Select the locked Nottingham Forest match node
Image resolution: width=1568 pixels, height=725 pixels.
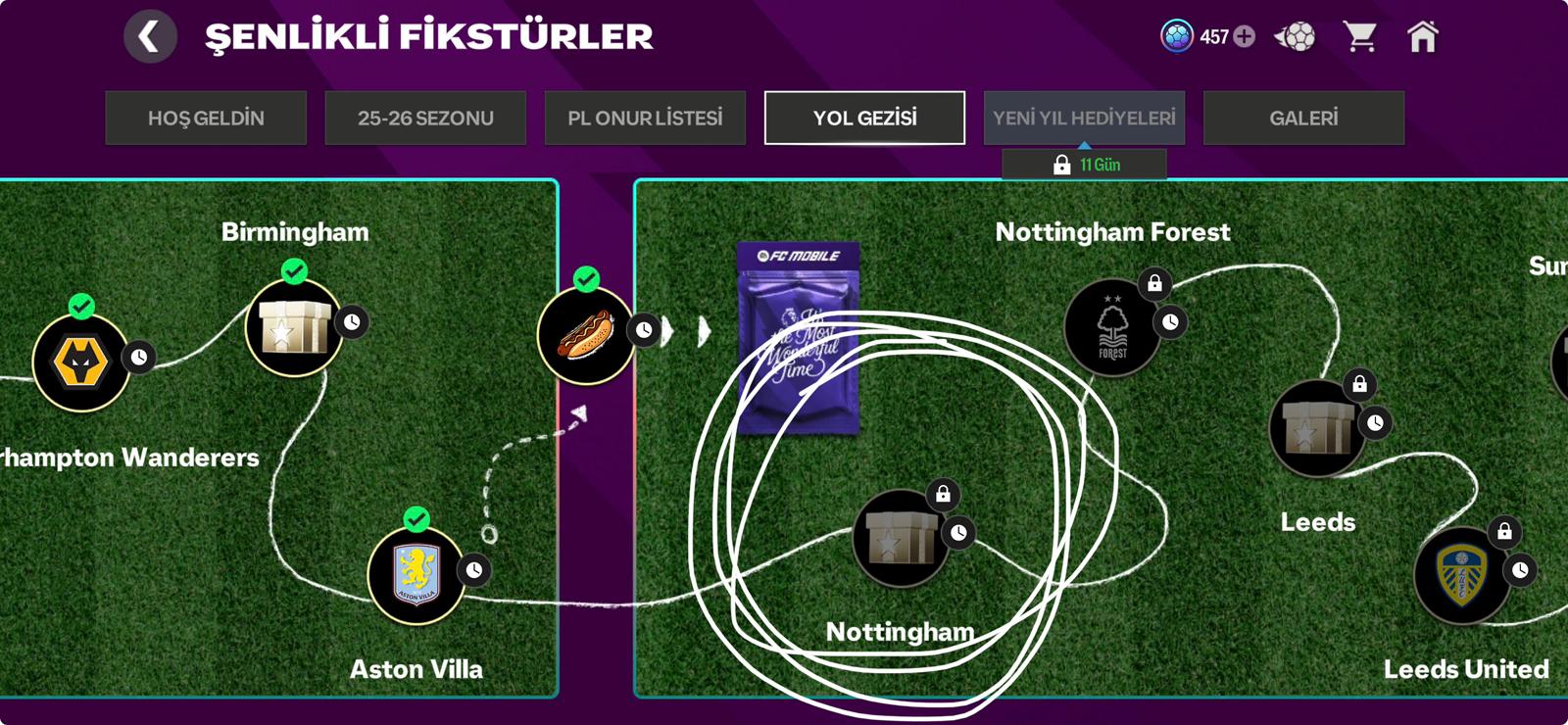point(1112,328)
